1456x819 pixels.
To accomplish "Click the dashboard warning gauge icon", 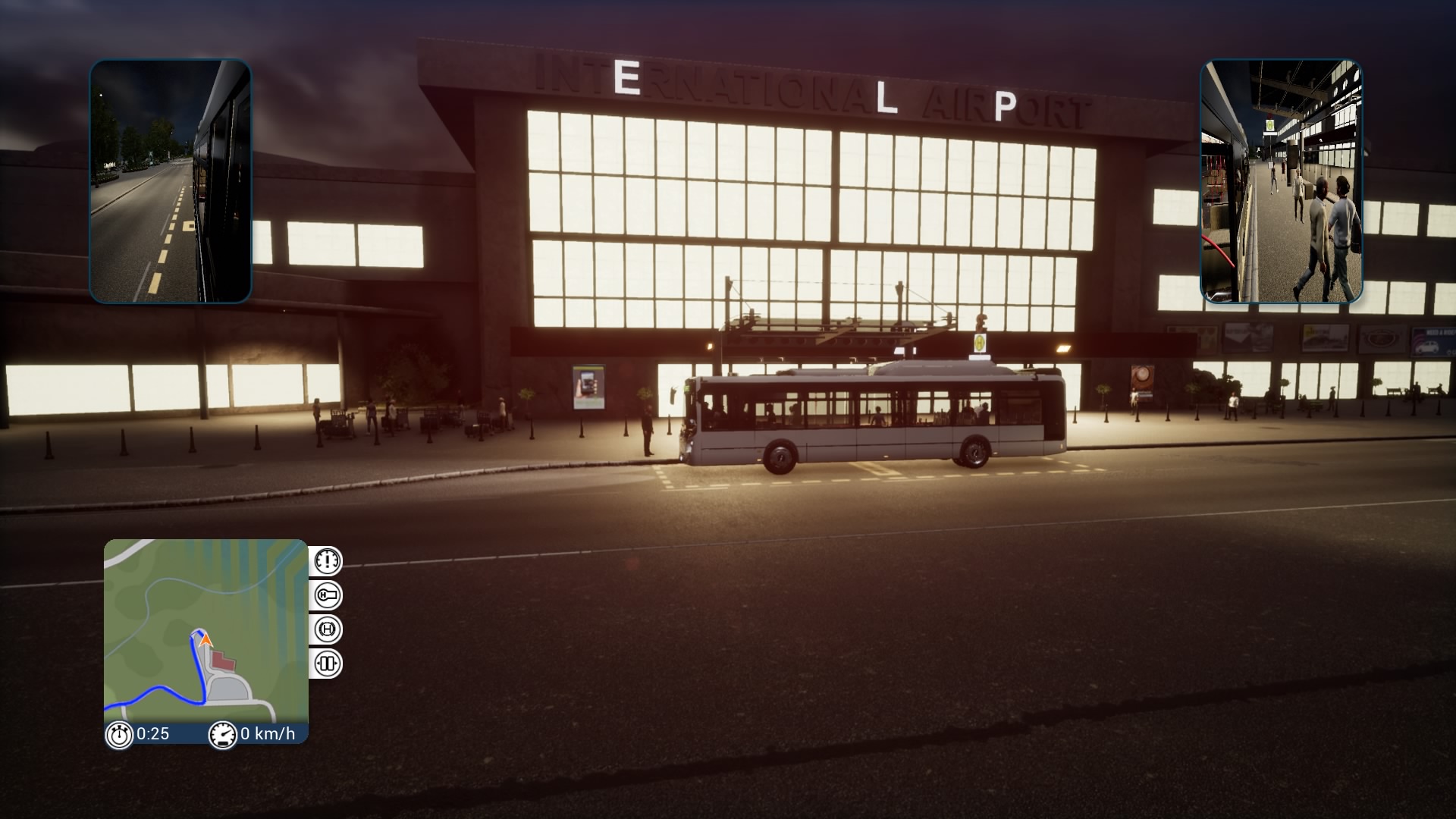I will click(x=328, y=561).
